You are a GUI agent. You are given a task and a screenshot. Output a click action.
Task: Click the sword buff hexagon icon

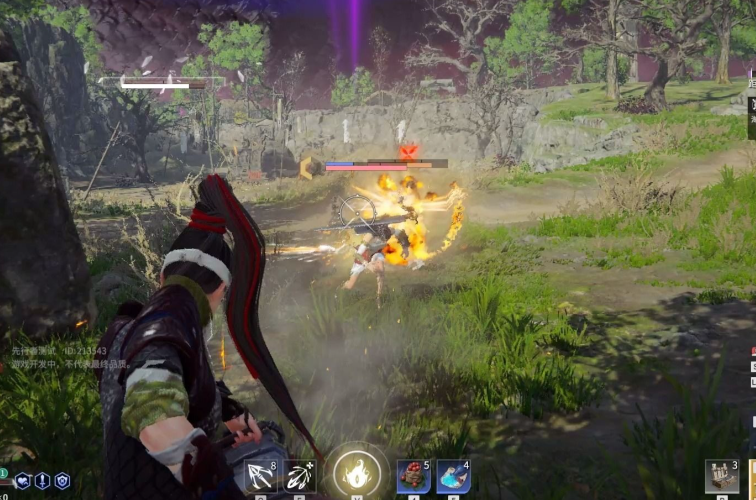pyautogui.click(x=43, y=481)
